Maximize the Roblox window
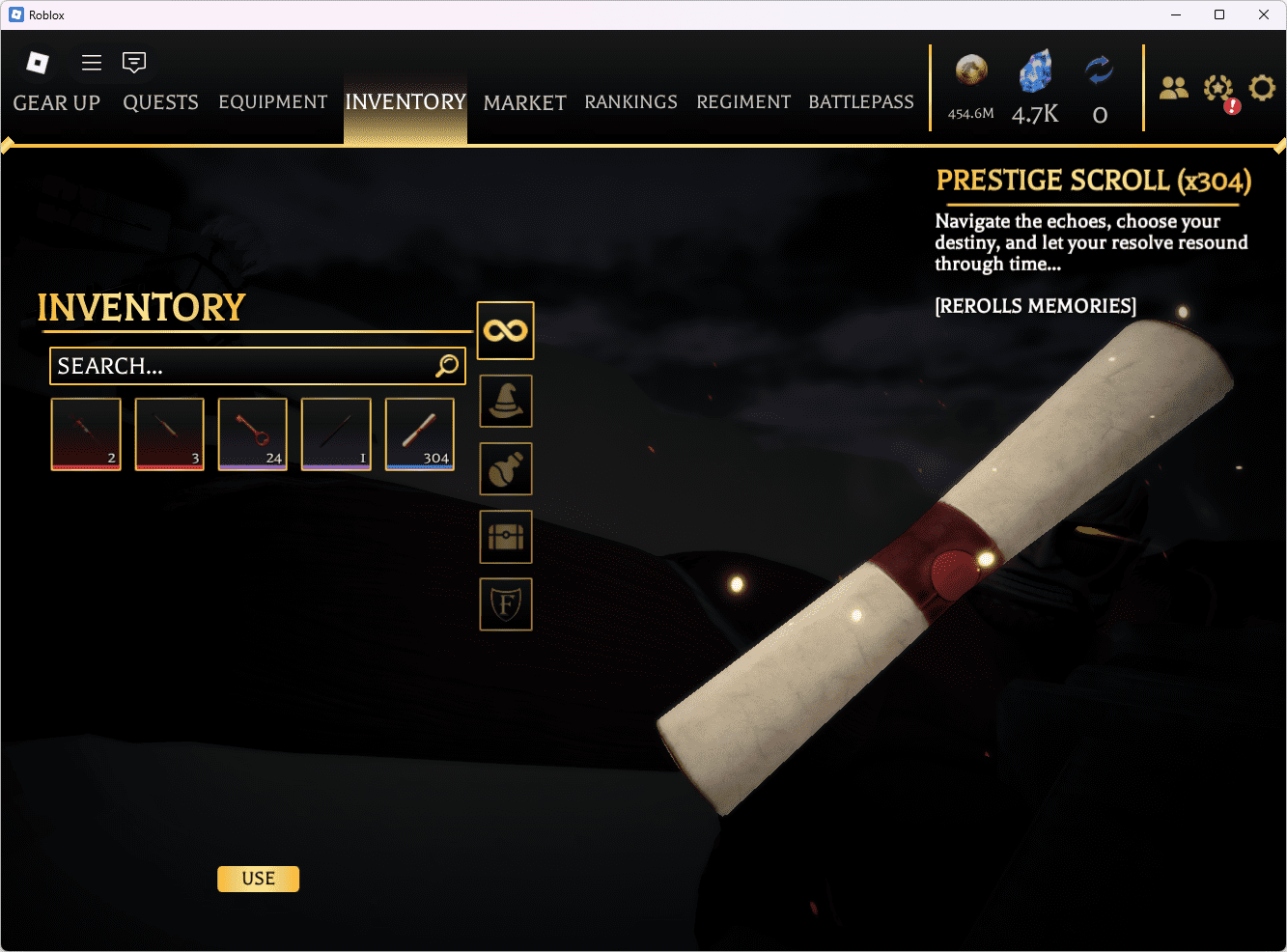The image size is (1287, 952). 1219,14
